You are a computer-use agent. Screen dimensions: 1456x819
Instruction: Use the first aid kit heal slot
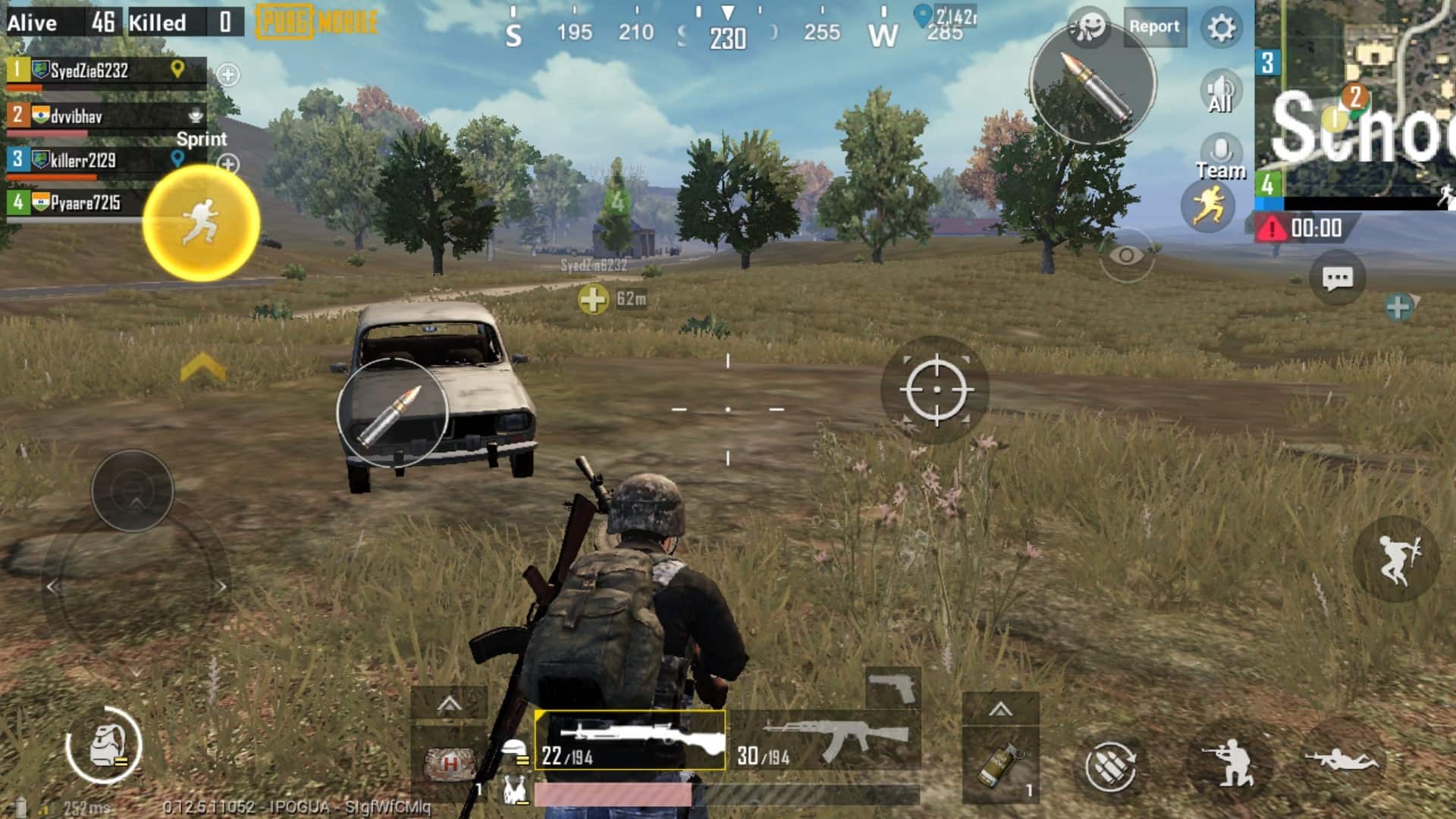450,763
